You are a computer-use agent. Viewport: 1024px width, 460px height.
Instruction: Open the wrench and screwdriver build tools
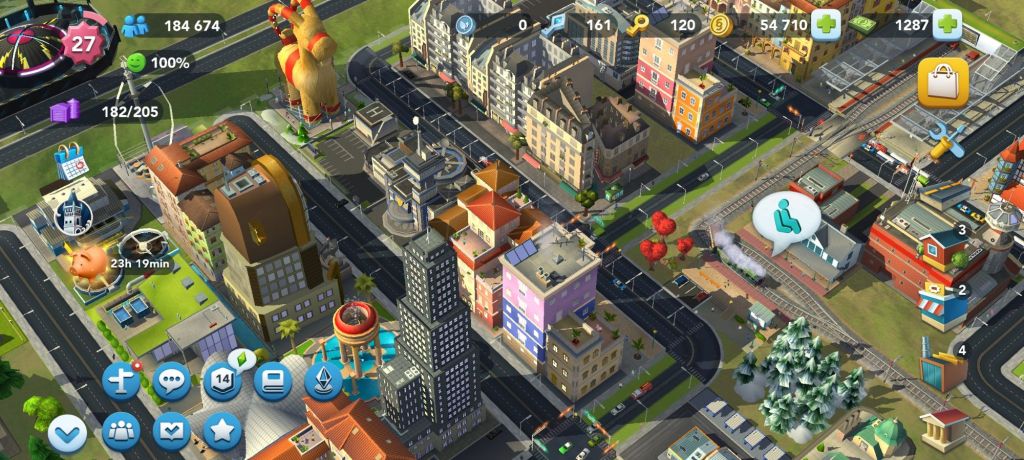coord(945,141)
